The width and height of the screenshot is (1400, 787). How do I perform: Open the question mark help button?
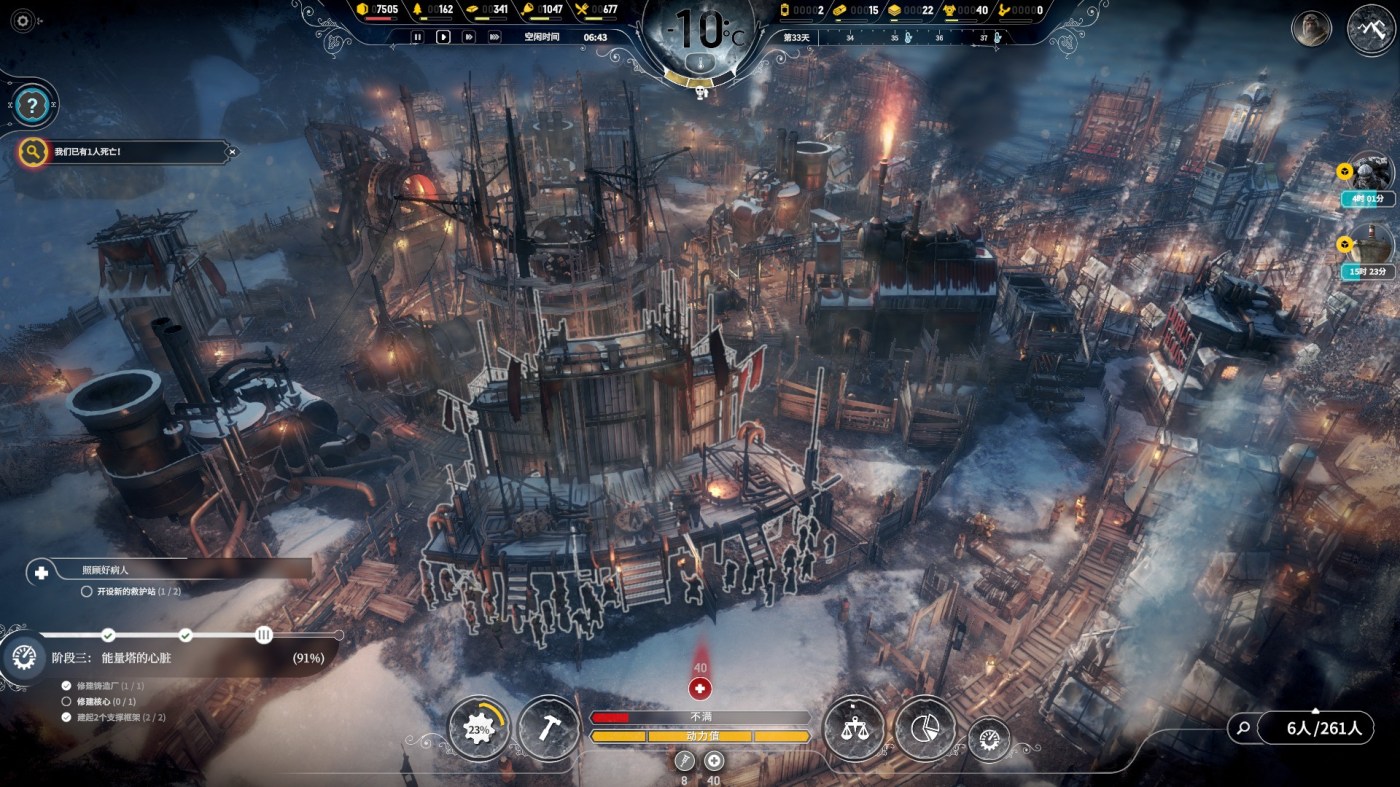pos(32,105)
